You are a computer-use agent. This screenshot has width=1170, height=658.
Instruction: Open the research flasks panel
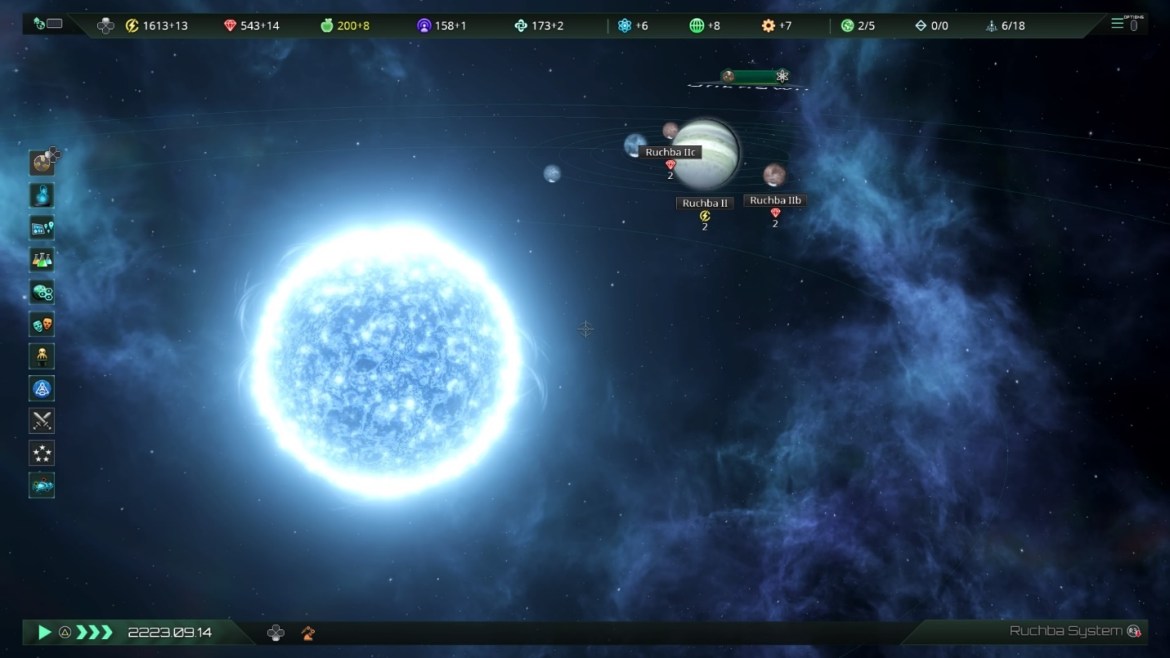[x=42, y=260]
